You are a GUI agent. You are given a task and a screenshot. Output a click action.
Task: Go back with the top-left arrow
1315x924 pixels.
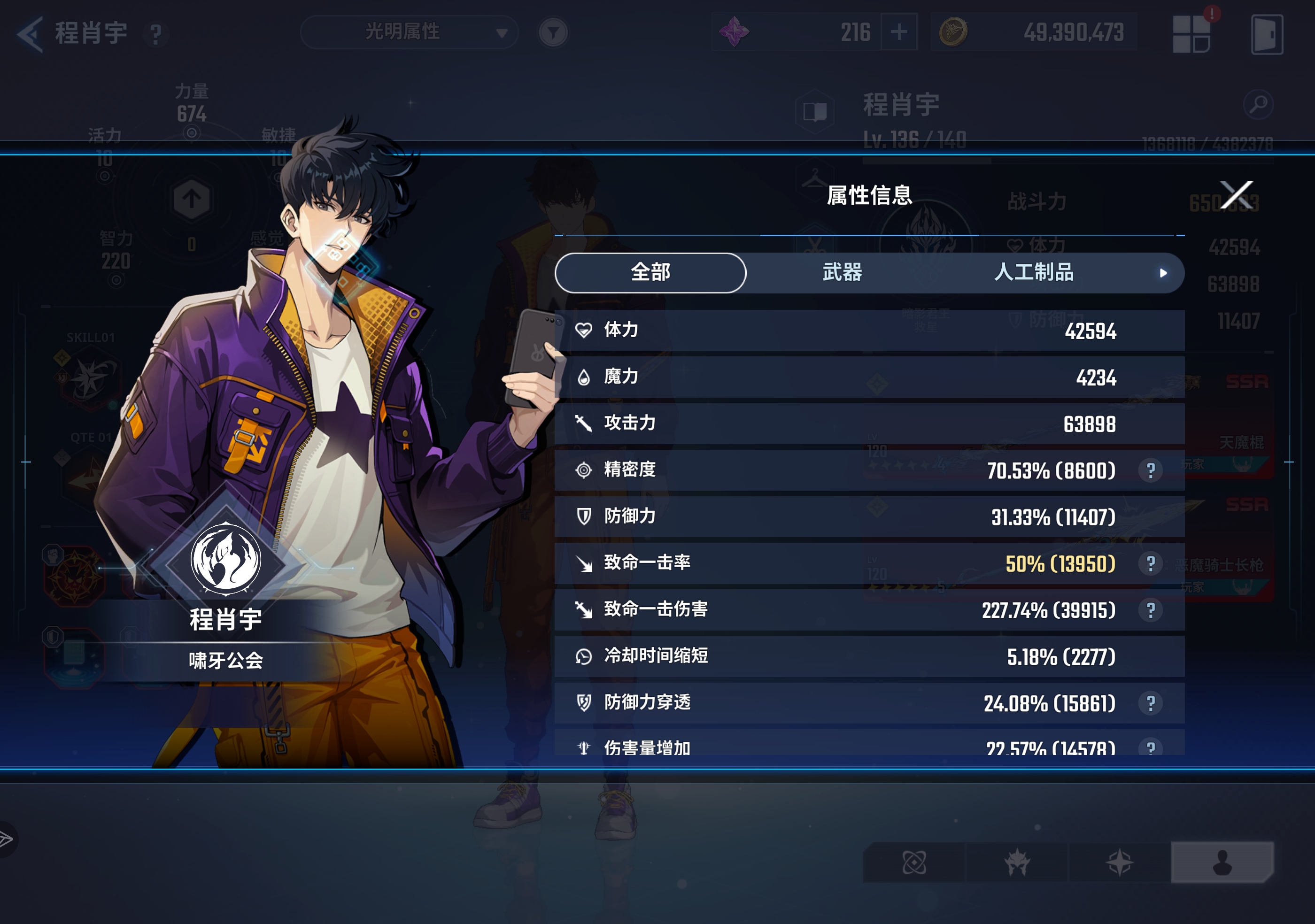30,34
